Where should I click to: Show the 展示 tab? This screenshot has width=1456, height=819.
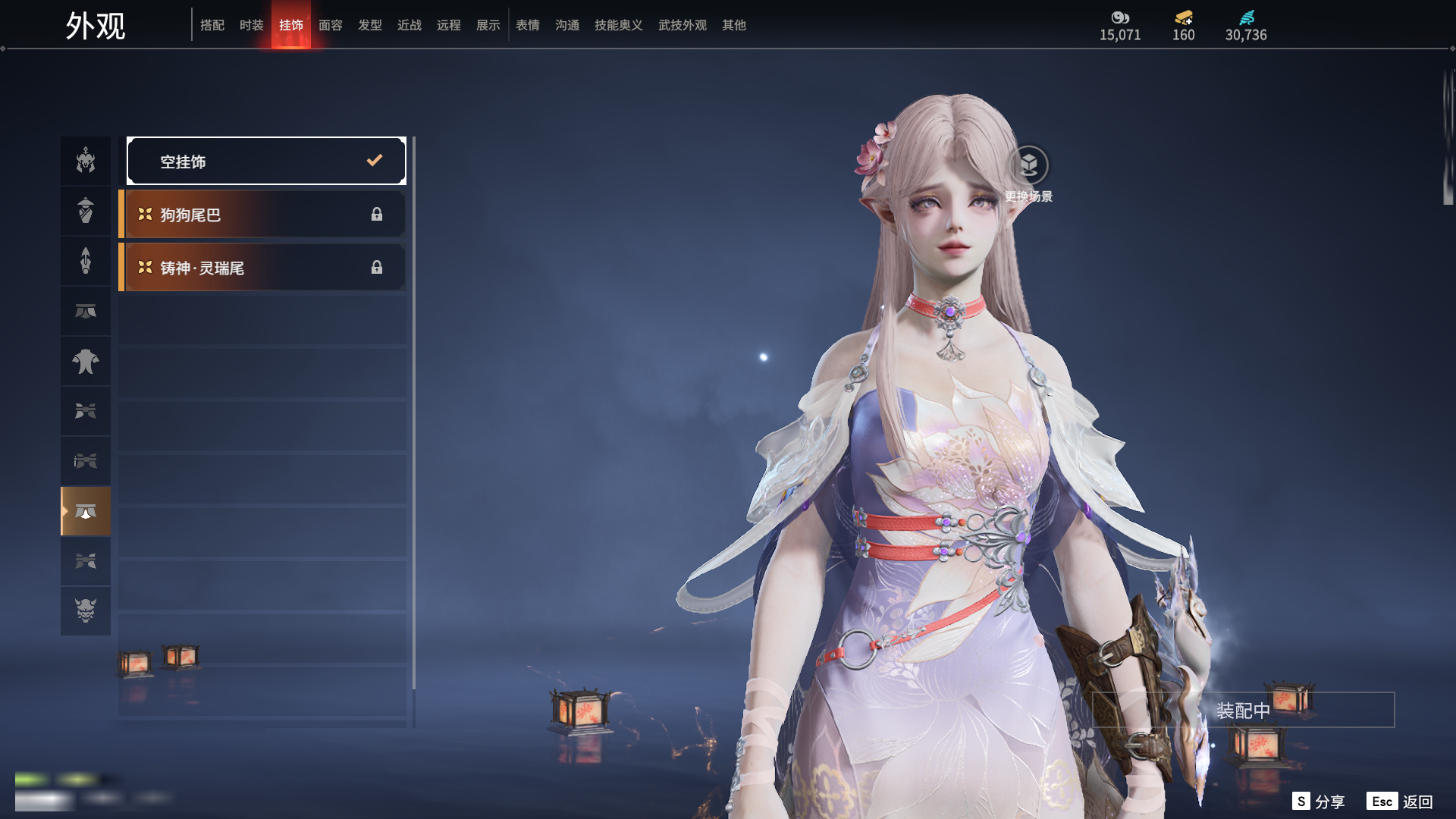coord(488,25)
